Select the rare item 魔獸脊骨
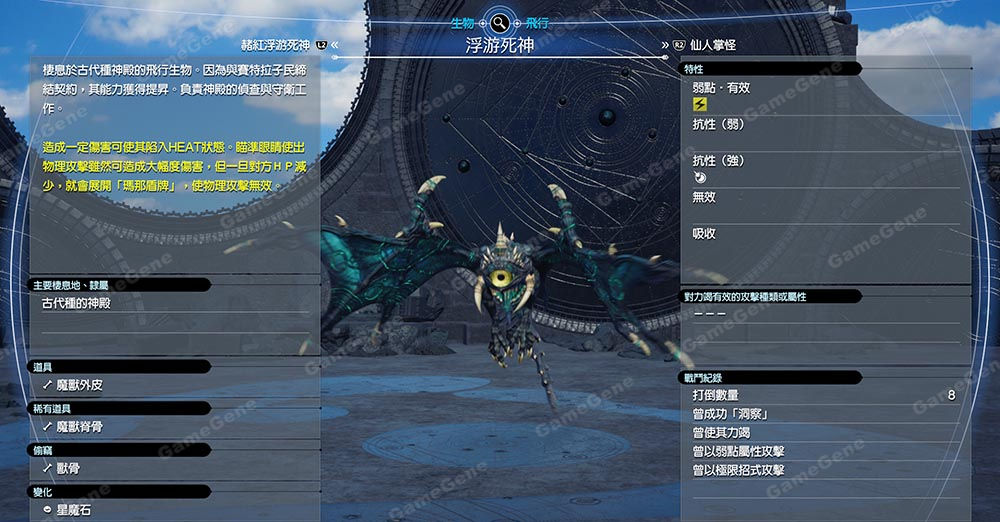This screenshot has height=522, width=1000. click(x=80, y=426)
